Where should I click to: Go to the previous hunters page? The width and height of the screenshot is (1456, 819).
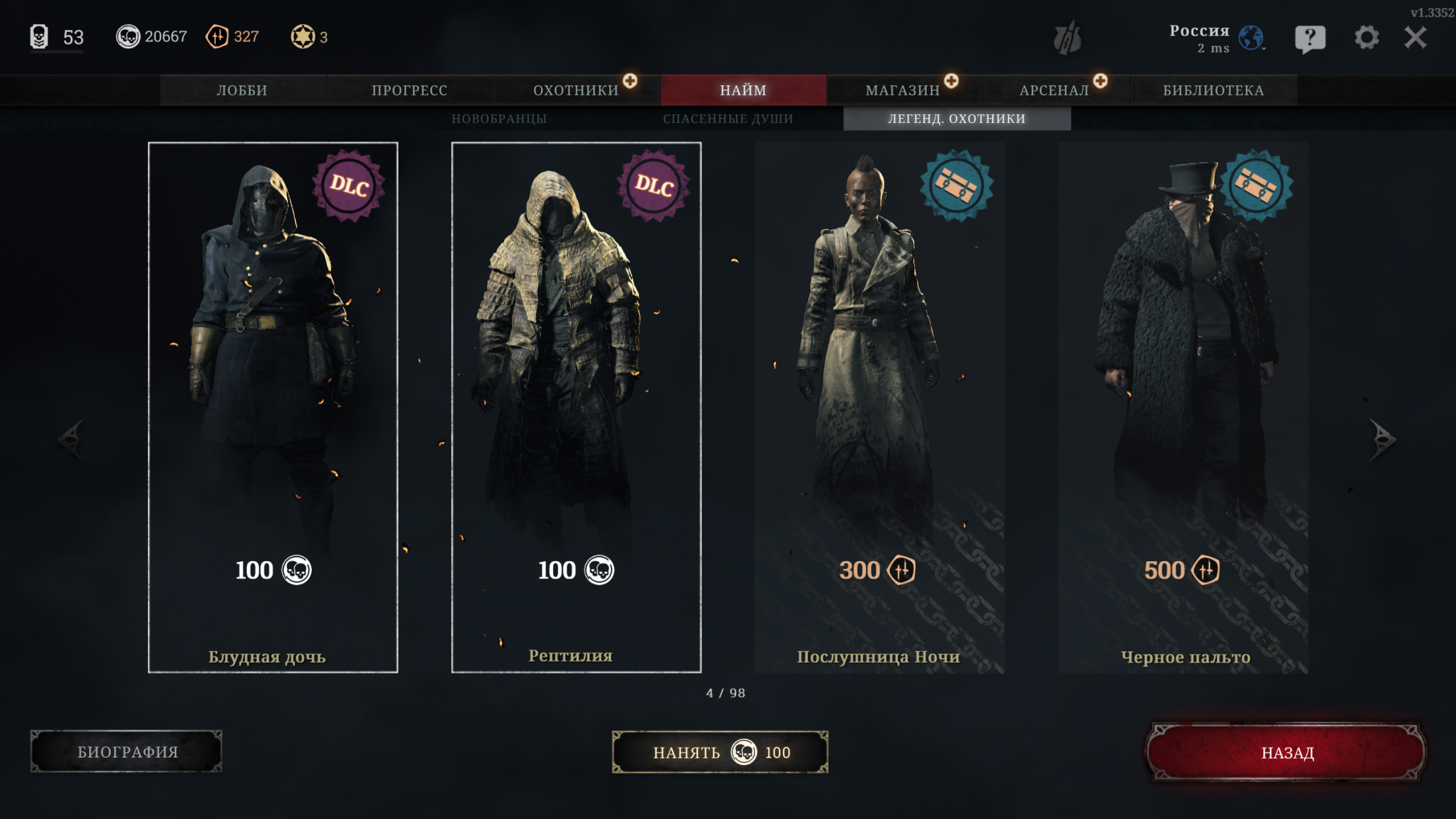(71, 439)
